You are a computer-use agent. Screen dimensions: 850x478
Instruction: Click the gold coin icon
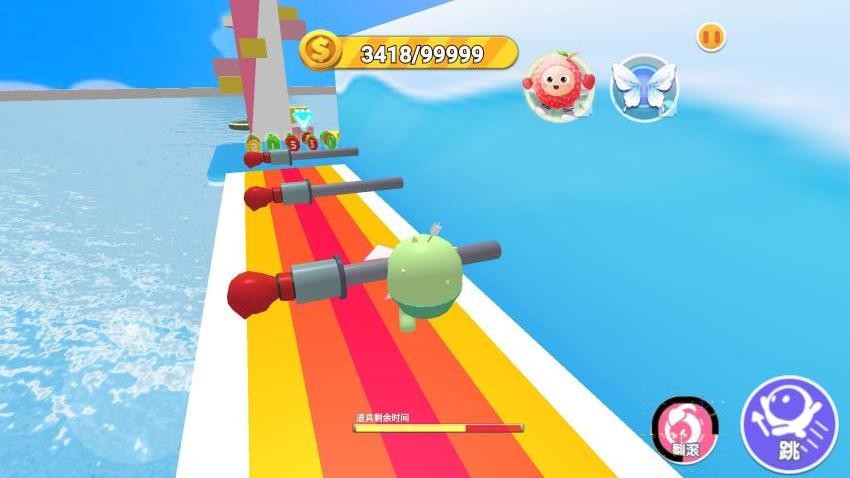pyautogui.click(x=321, y=49)
